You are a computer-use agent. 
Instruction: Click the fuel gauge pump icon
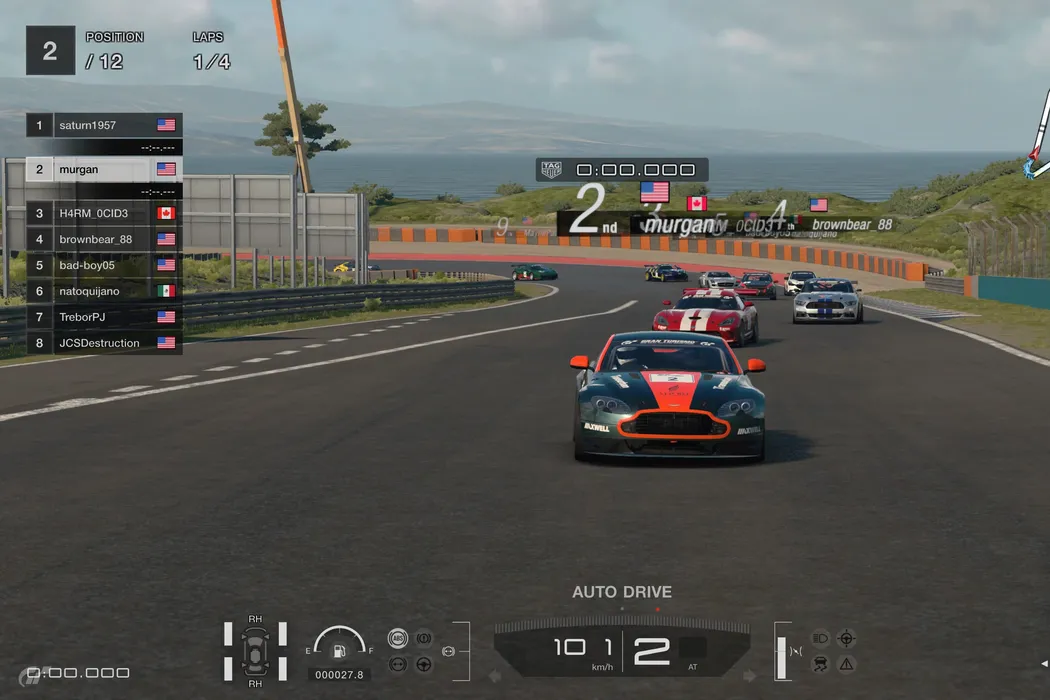pyautogui.click(x=339, y=650)
